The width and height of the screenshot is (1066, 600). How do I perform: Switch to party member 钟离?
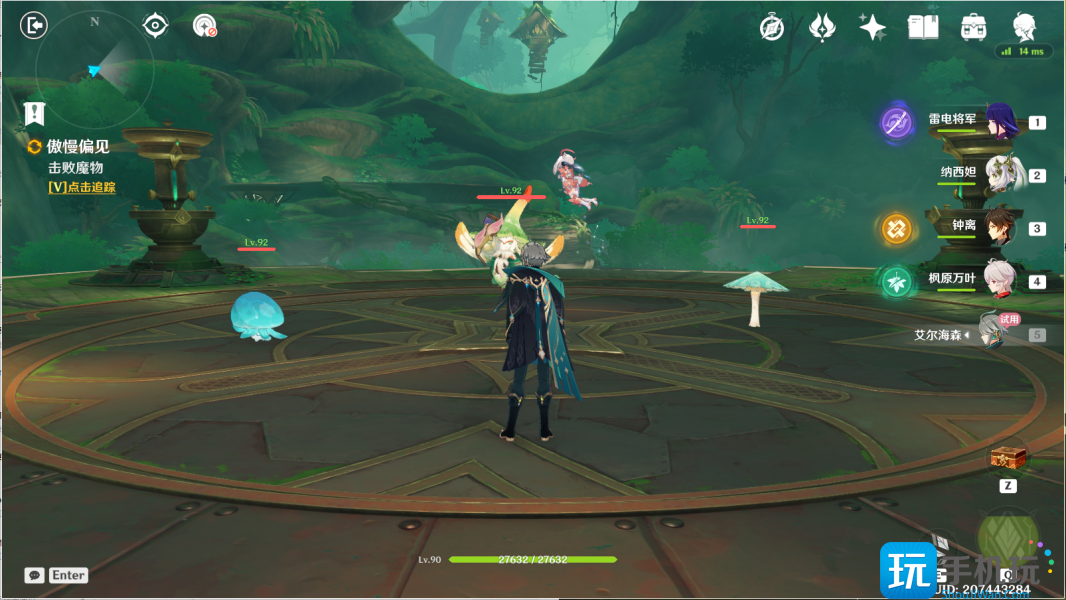(x=1000, y=227)
